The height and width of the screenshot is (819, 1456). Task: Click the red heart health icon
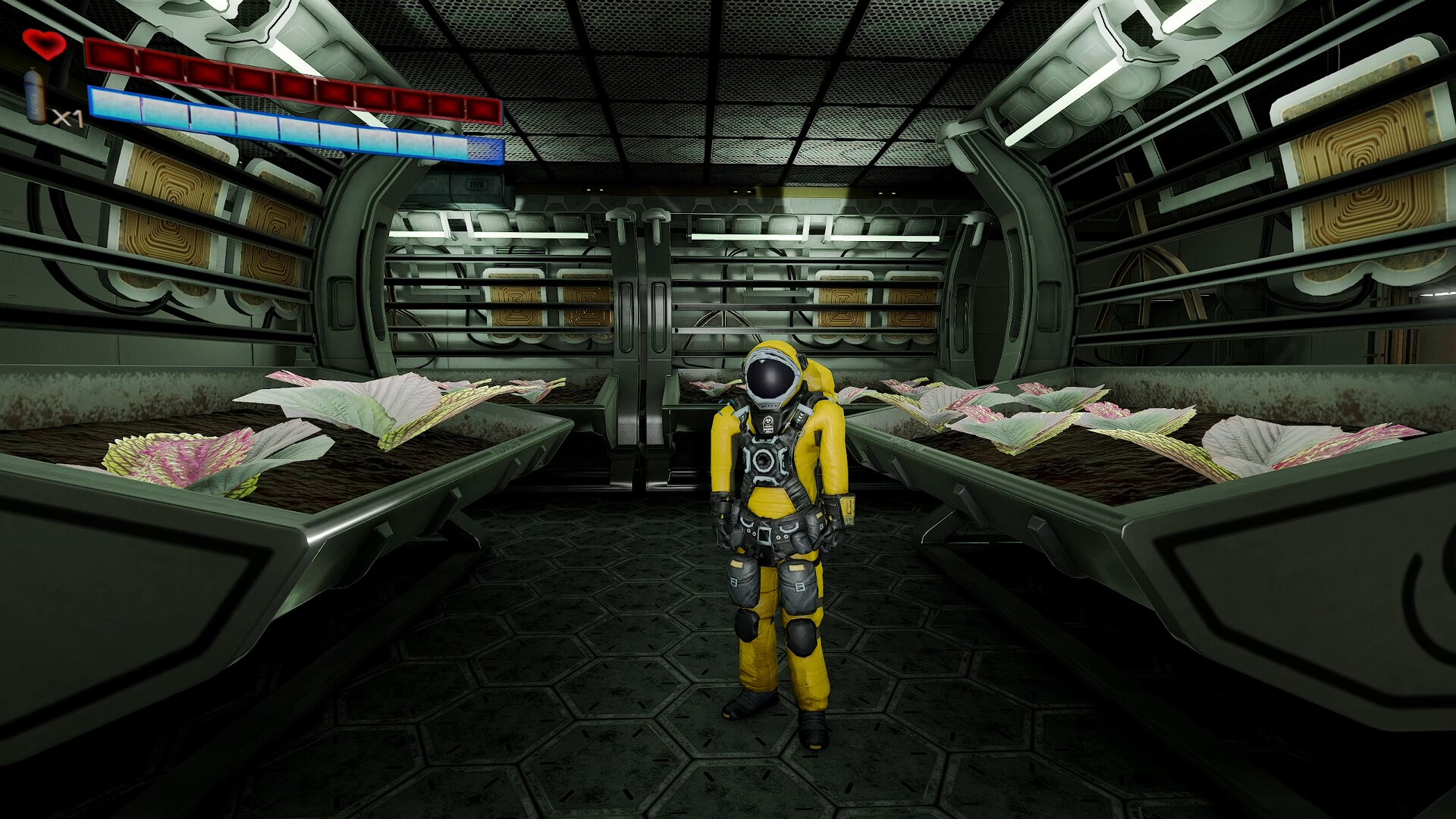43,45
